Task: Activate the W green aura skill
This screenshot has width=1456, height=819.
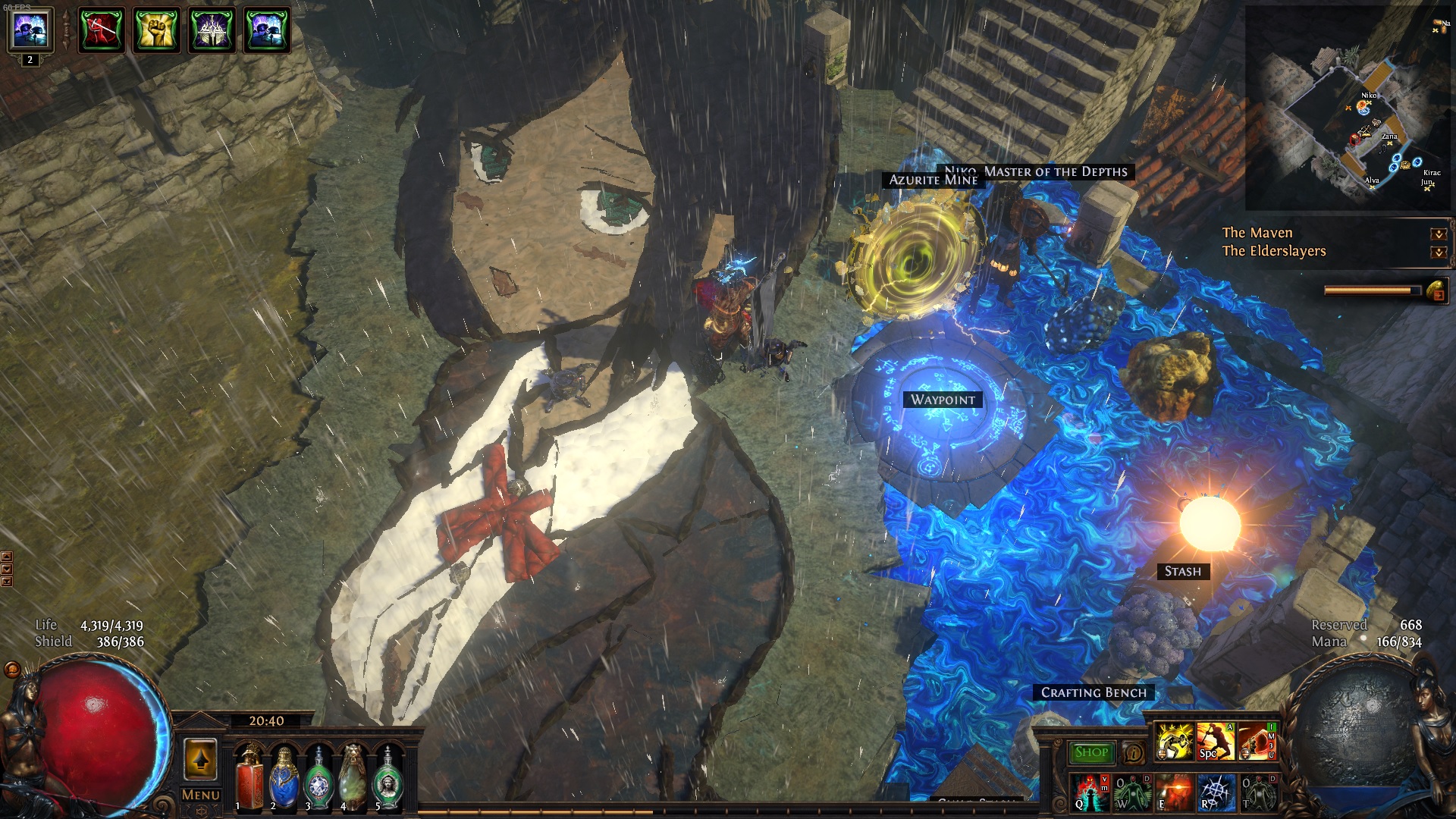Action: coord(1132,792)
